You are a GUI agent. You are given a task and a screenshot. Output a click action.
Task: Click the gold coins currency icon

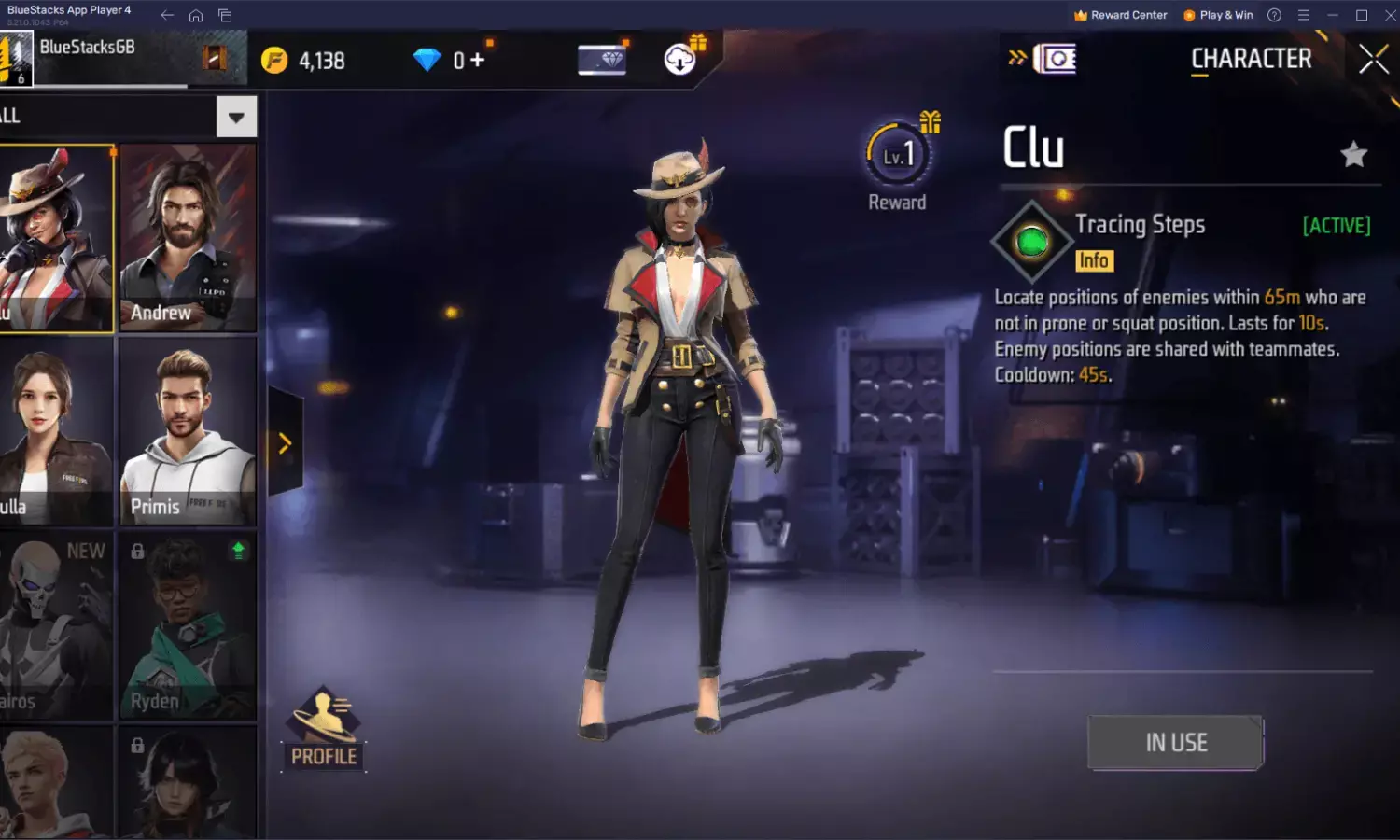[273, 59]
